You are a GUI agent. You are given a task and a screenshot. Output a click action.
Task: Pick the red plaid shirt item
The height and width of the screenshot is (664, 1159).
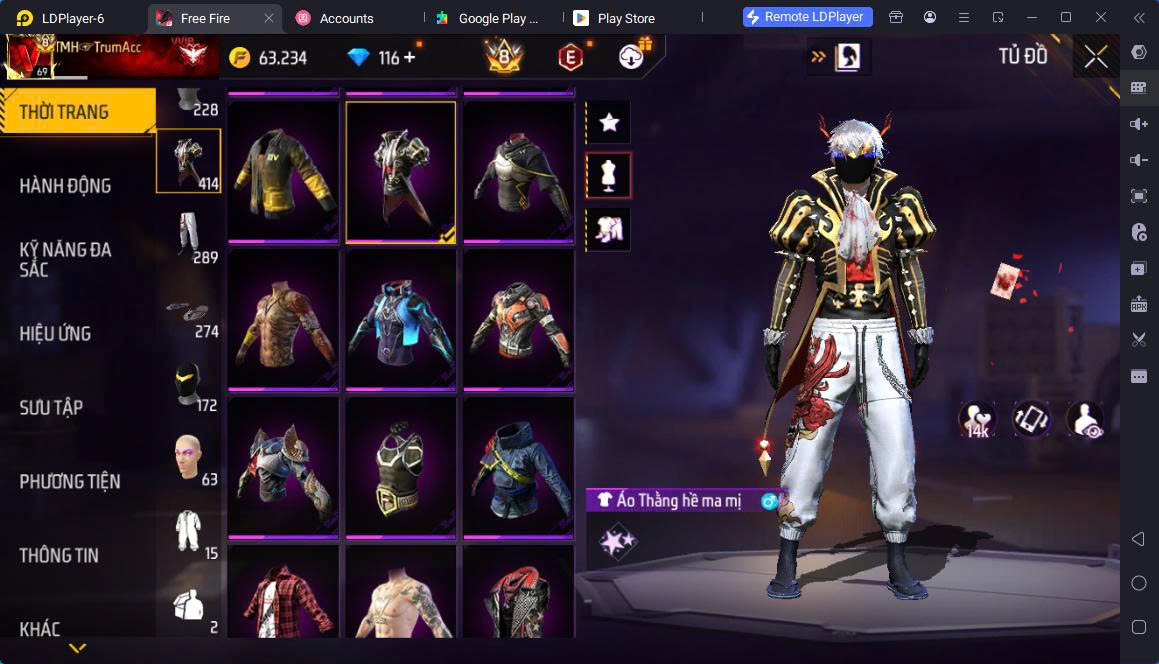click(283, 593)
